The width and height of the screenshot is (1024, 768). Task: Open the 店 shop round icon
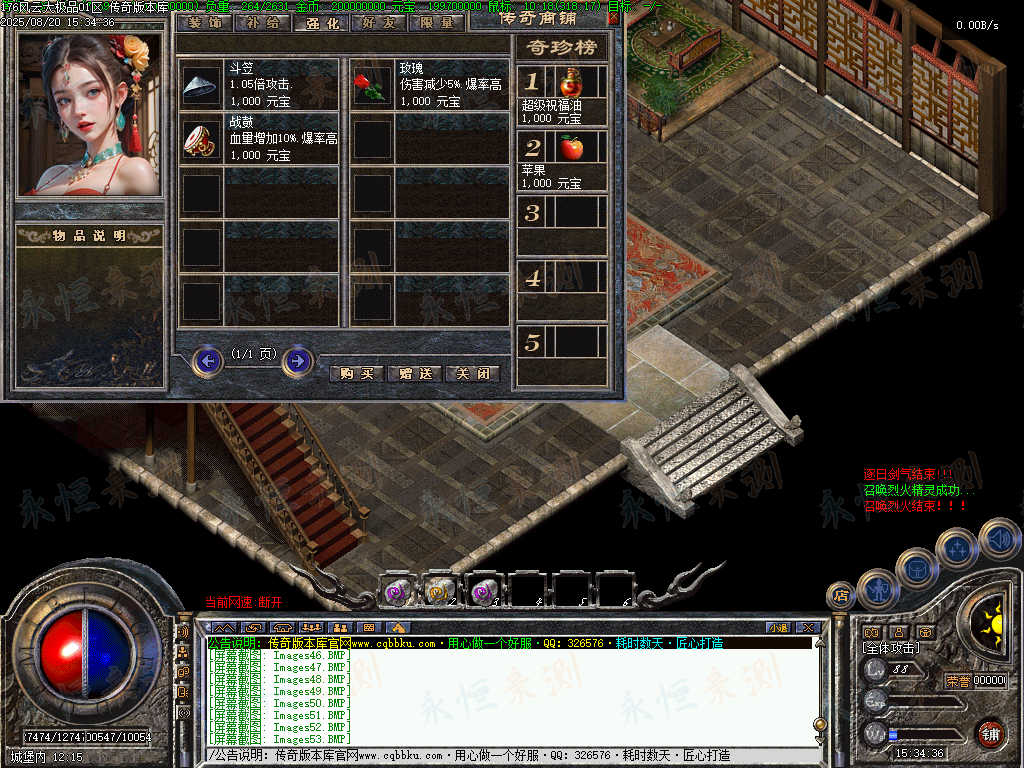pos(840,596)
